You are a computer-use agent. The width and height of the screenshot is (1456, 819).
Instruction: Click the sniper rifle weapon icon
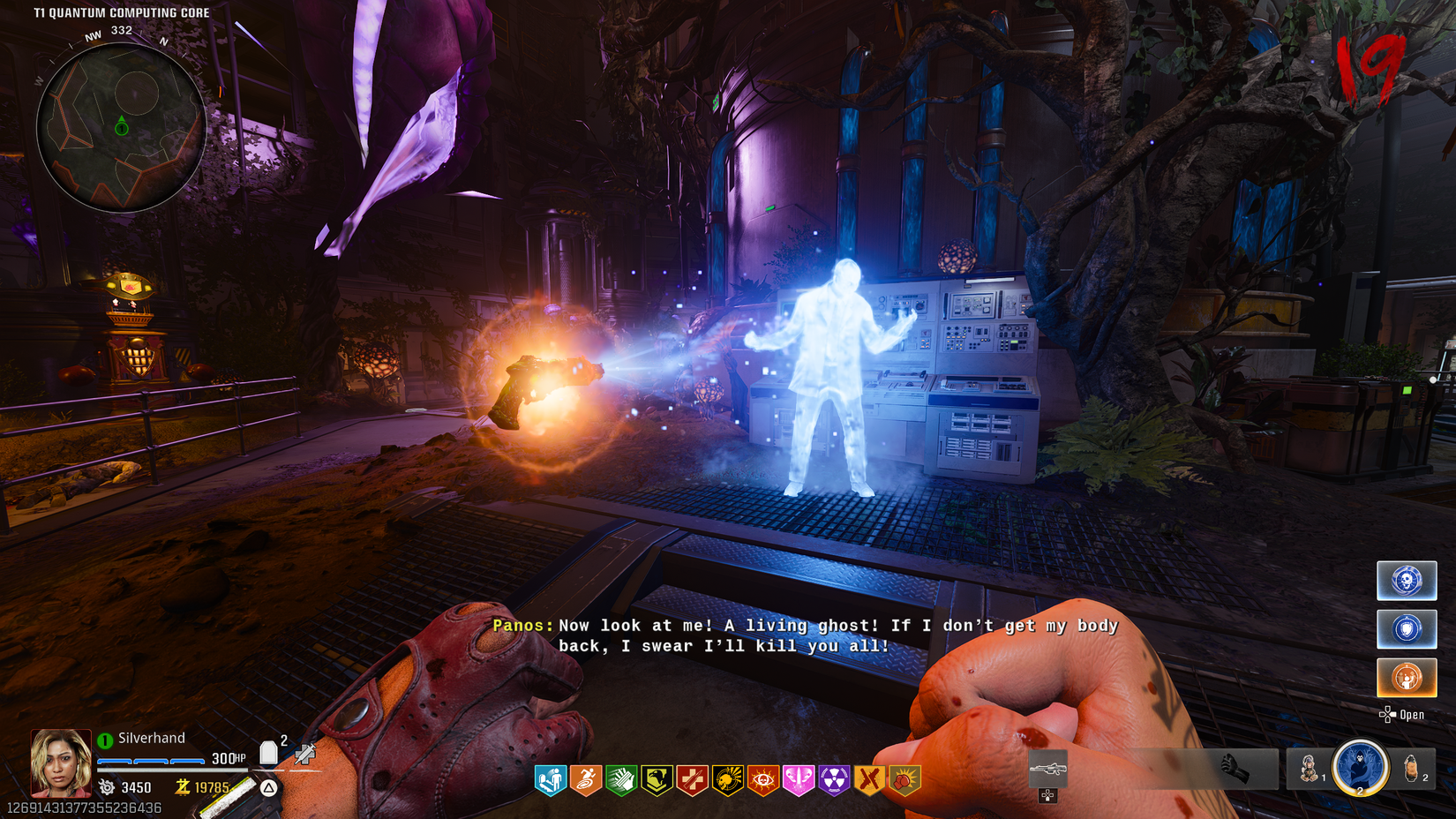point(1049,768)
